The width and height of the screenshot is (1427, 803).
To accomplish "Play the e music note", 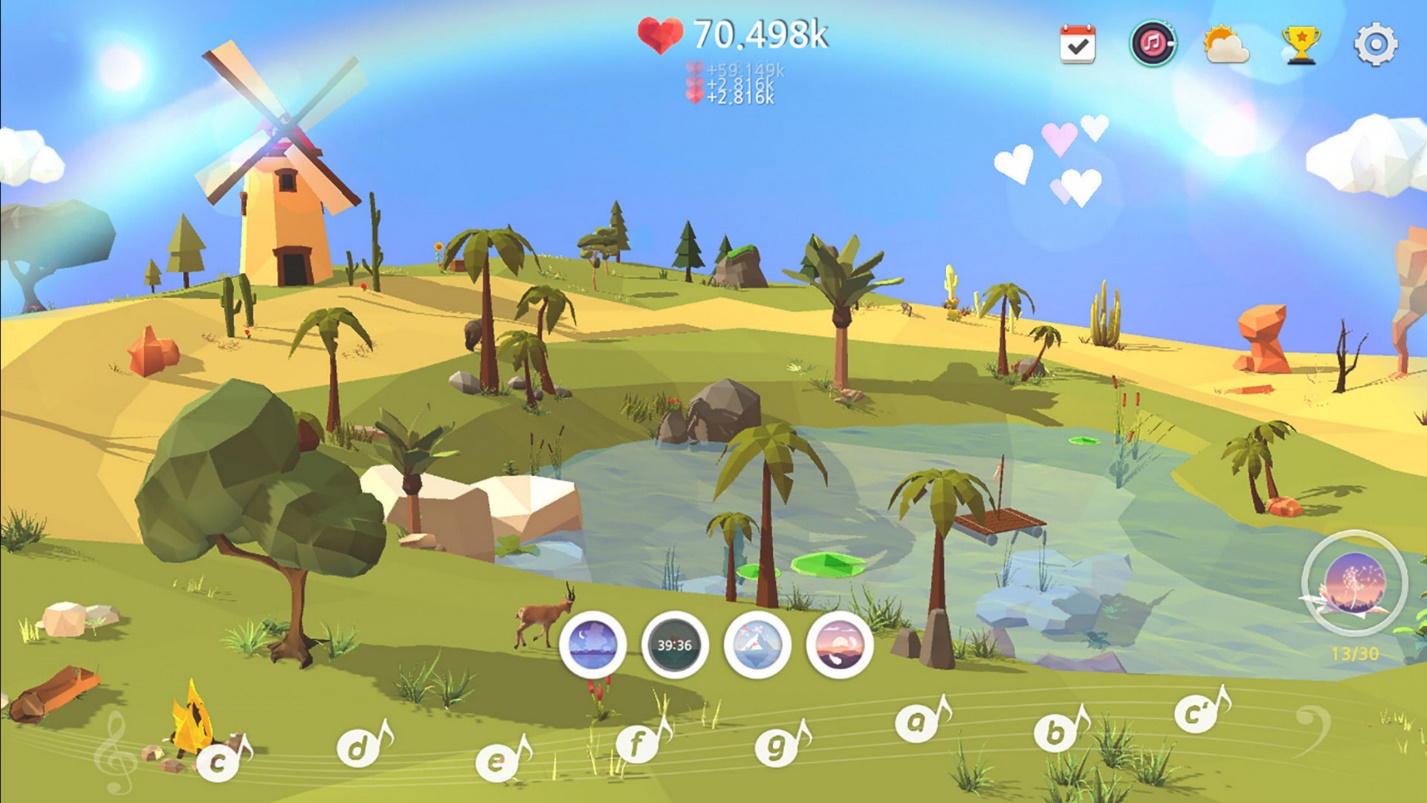I will [x=497, y=762].
